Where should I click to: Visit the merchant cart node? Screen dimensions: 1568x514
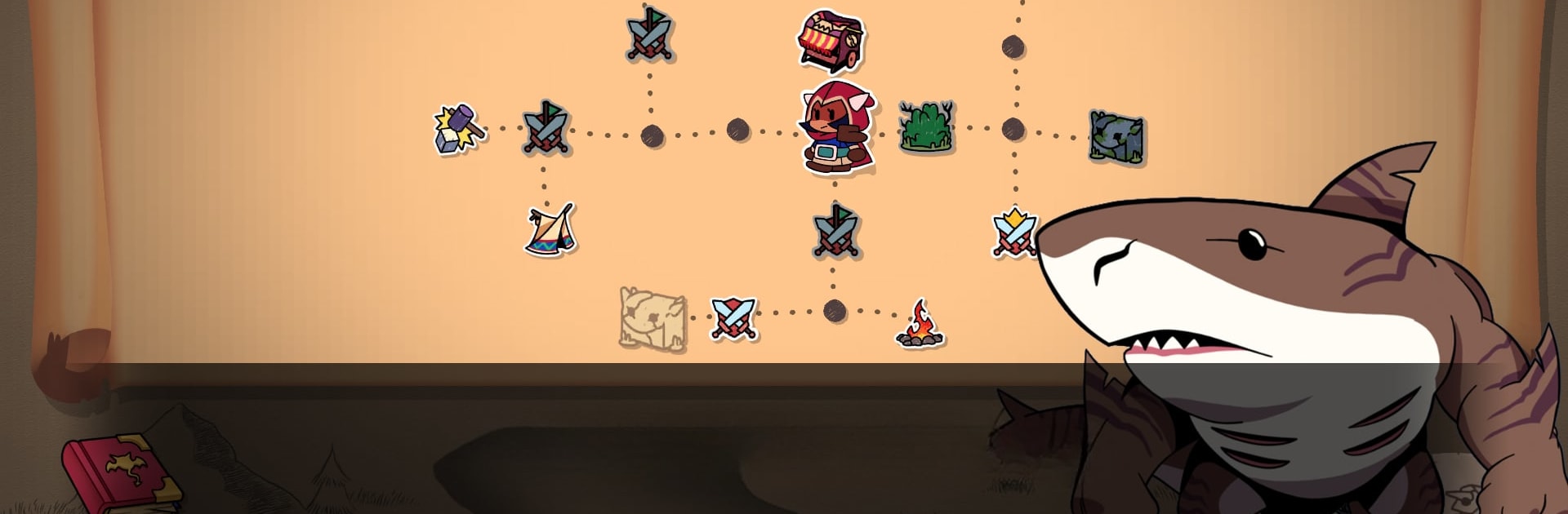tap(831, 39)
